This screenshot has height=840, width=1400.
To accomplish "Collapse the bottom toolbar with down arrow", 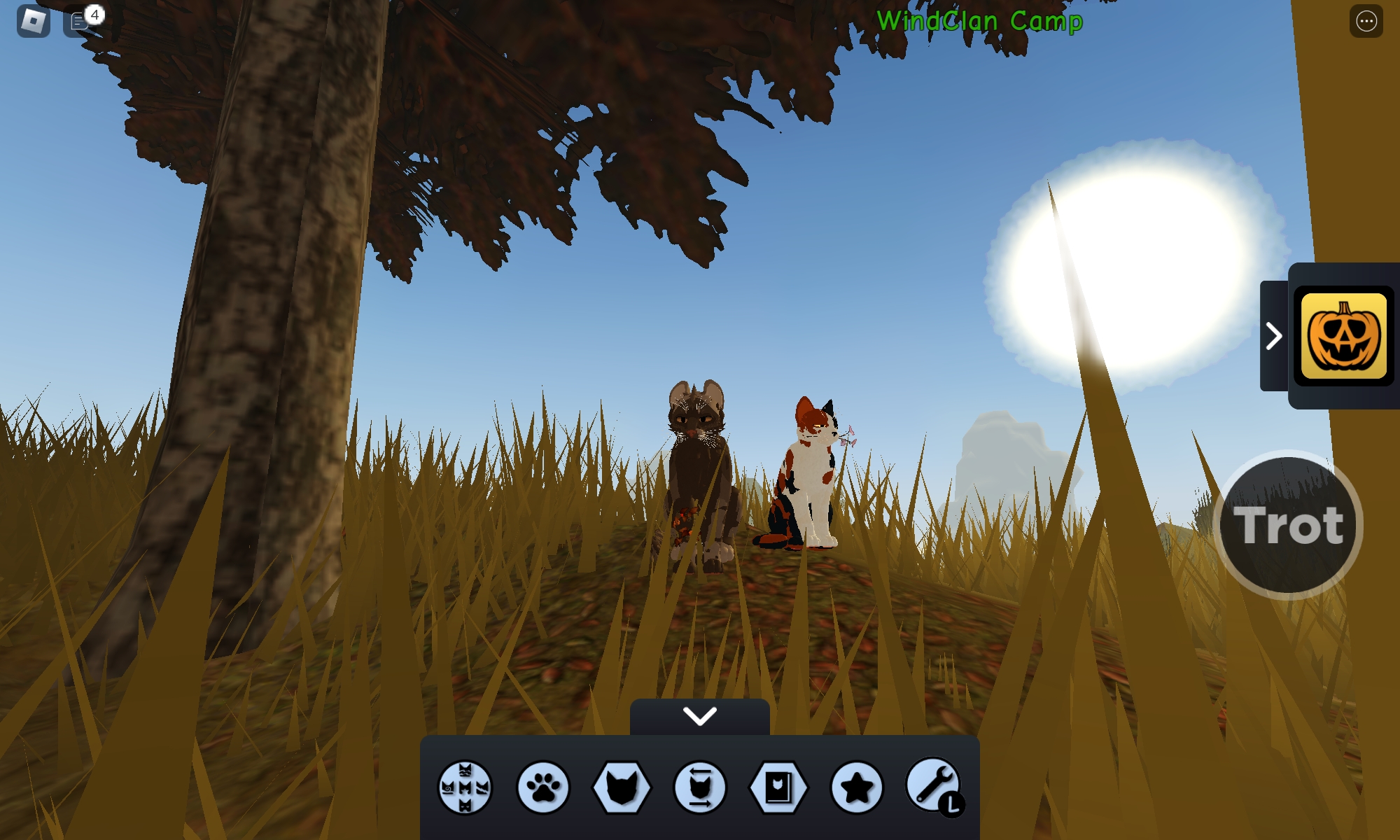I will [700, 716].
